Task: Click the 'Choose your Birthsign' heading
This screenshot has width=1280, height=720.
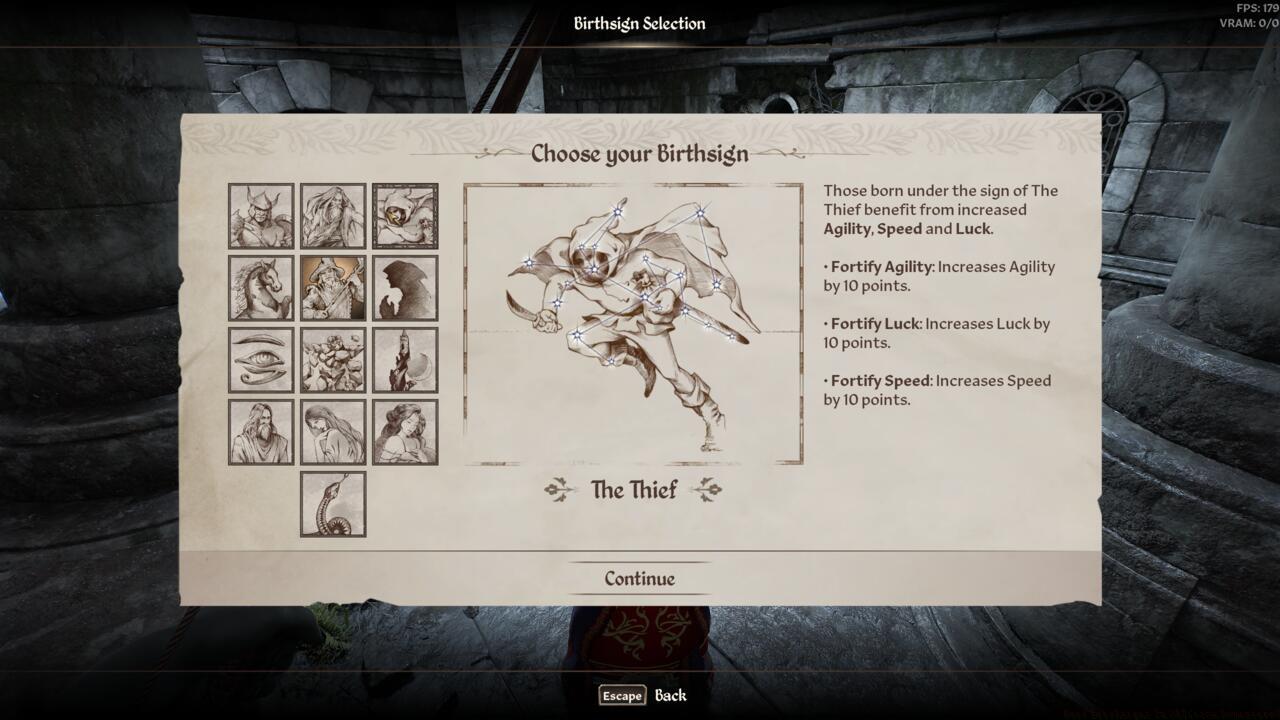Action: coord(639,154)
